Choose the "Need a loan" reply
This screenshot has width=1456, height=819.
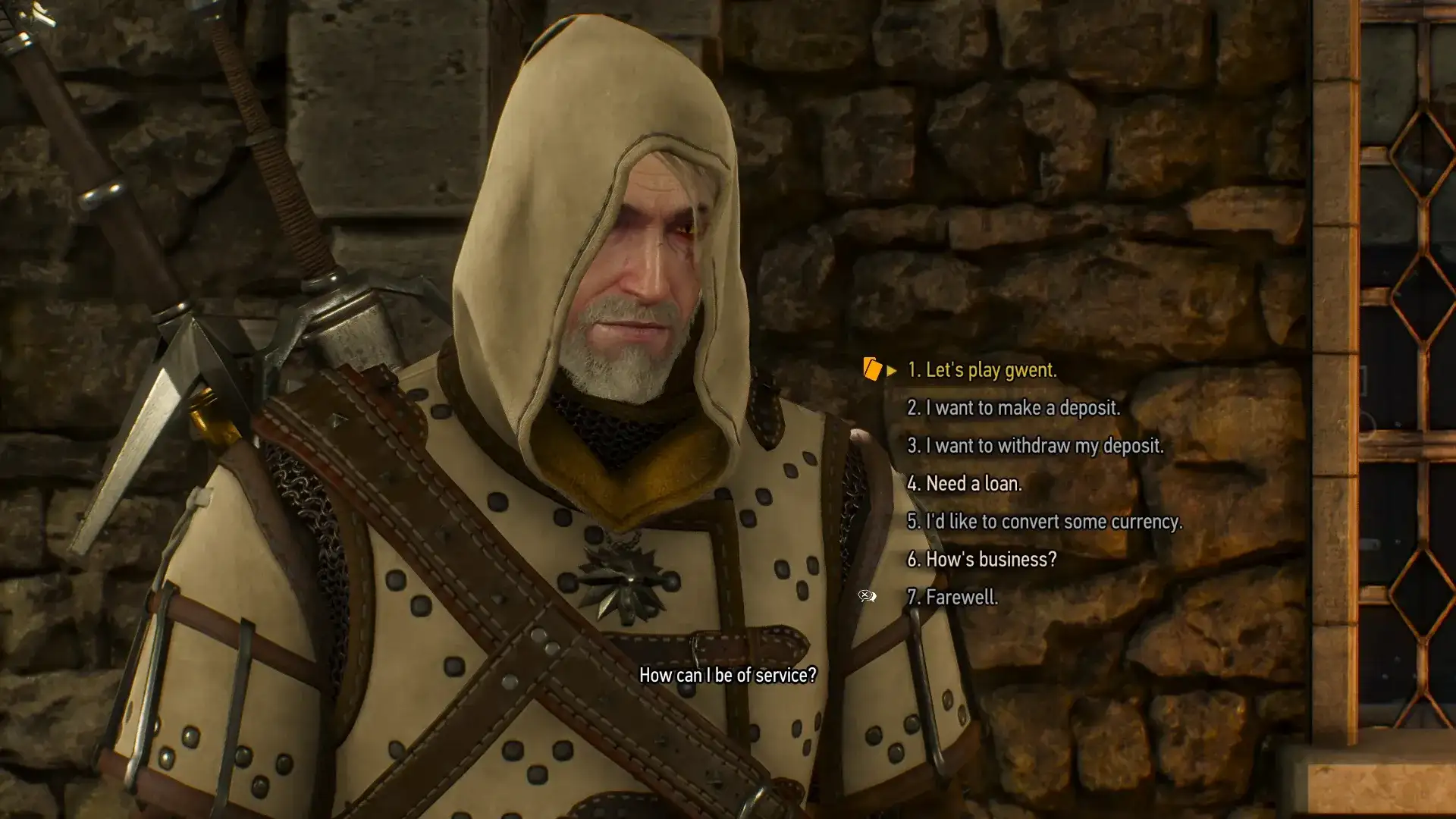tap(964, 484)
